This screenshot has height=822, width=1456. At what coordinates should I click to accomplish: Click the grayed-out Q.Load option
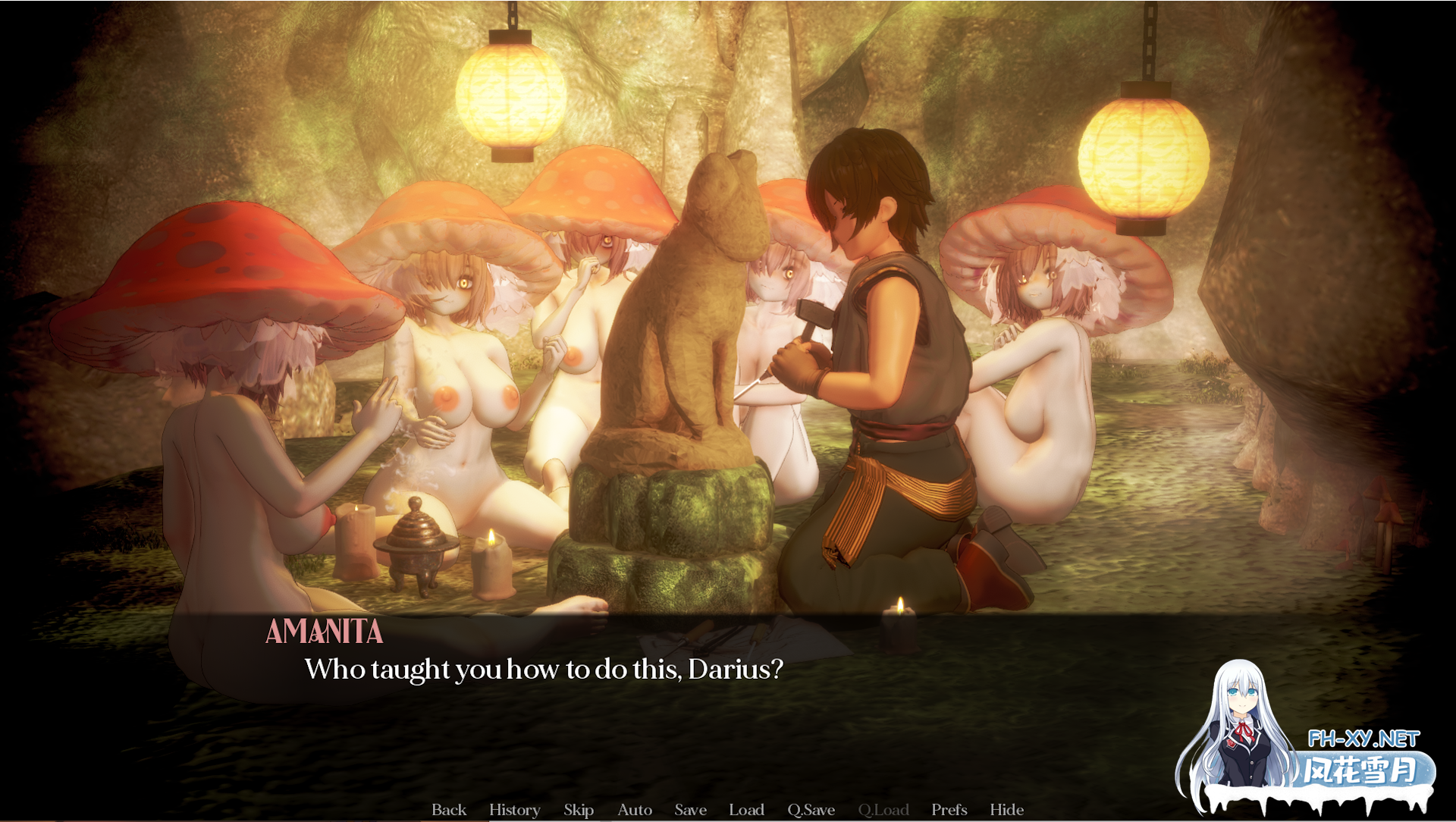coord(886,810)
